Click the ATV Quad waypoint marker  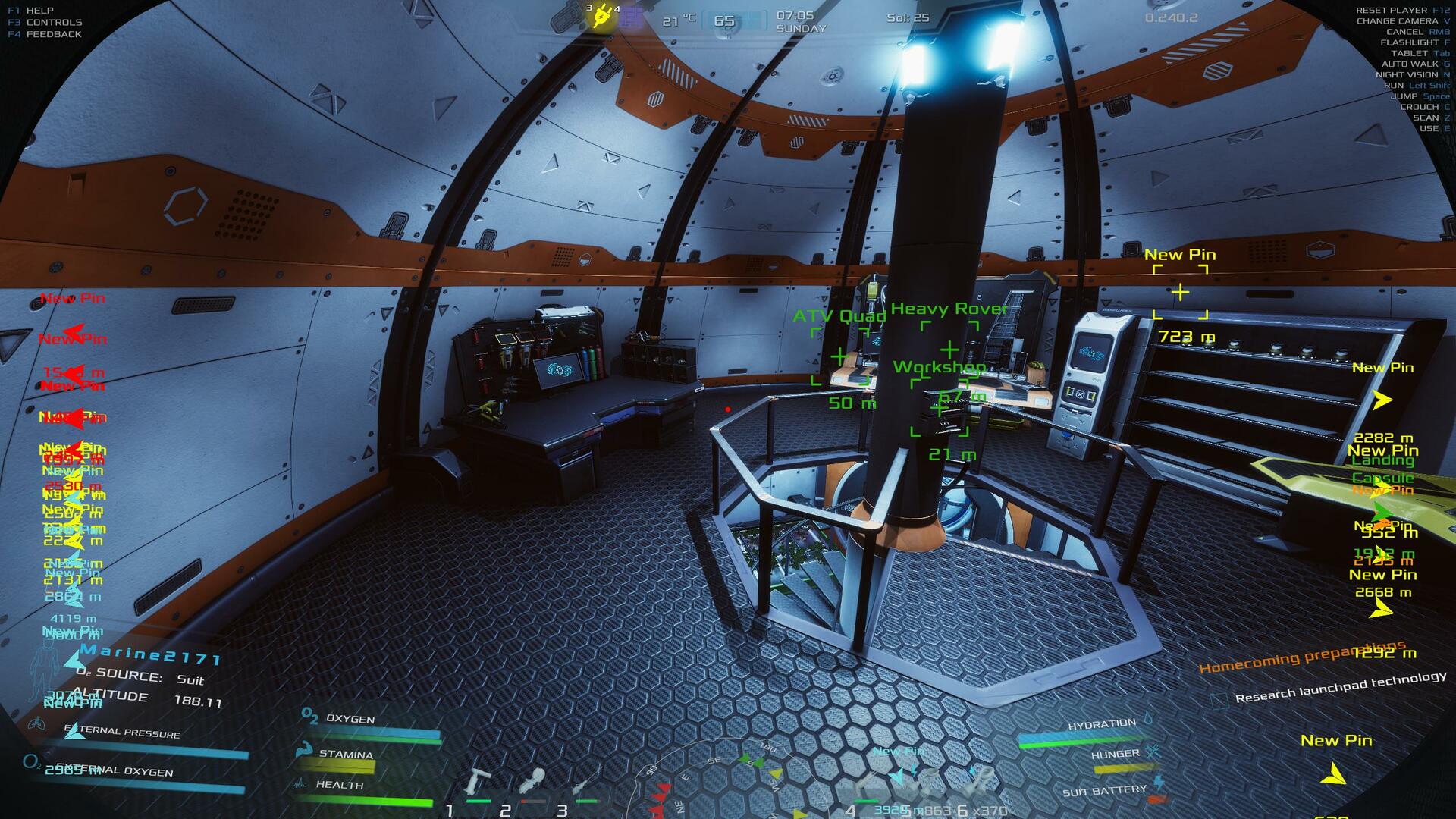click(839, 355)
